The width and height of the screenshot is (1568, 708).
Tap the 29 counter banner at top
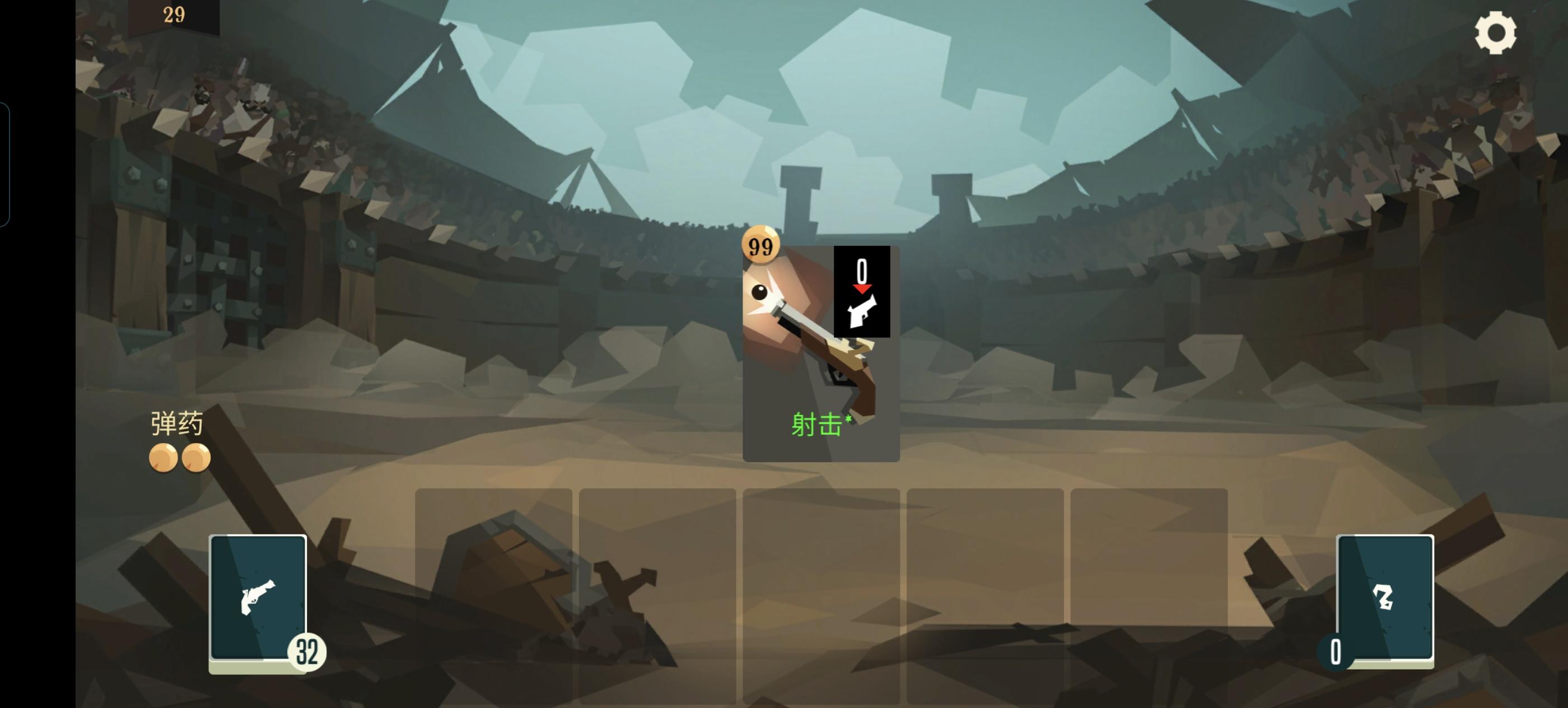coord(175,15)
